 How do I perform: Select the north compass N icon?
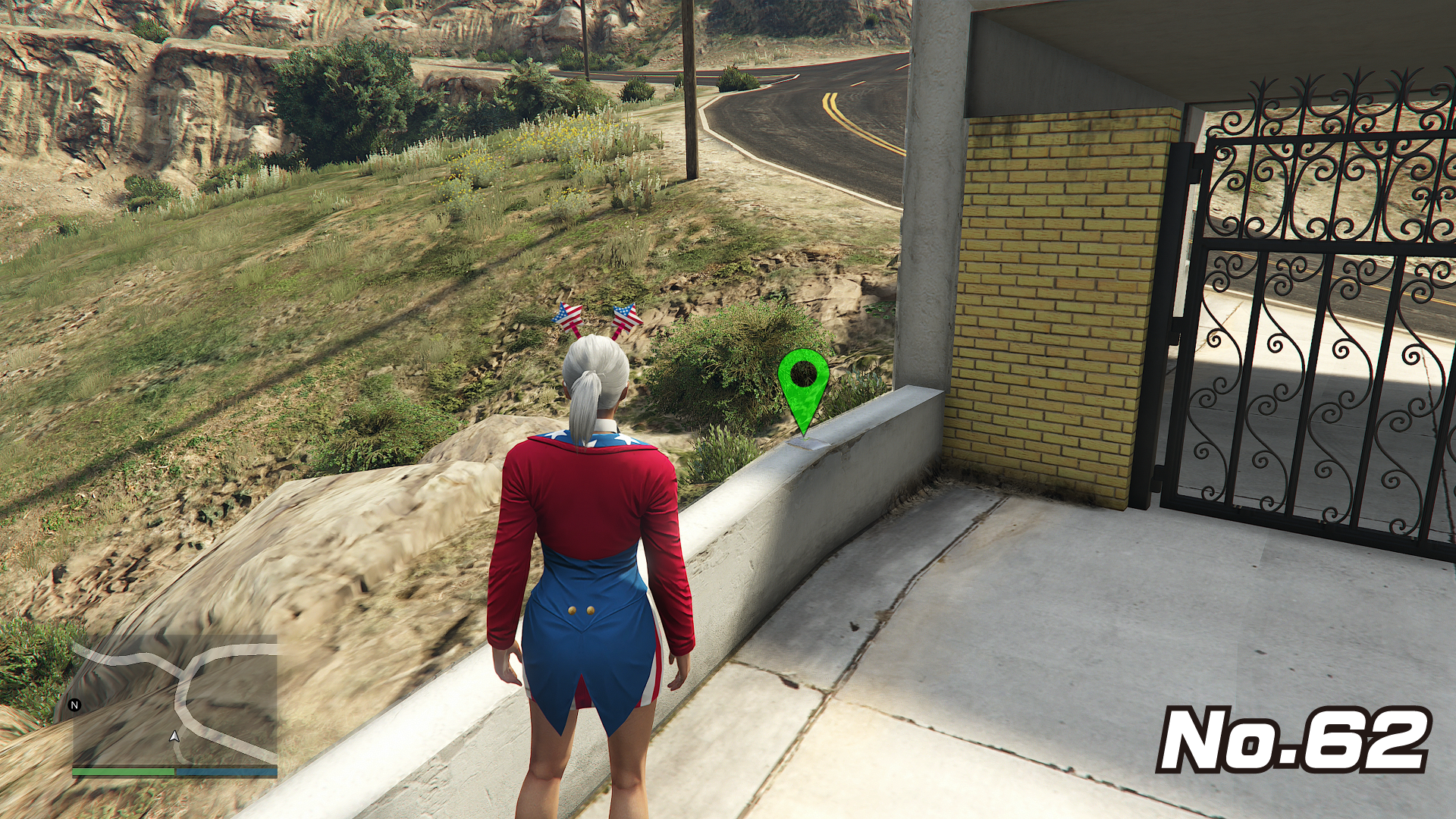click(74, 705)
